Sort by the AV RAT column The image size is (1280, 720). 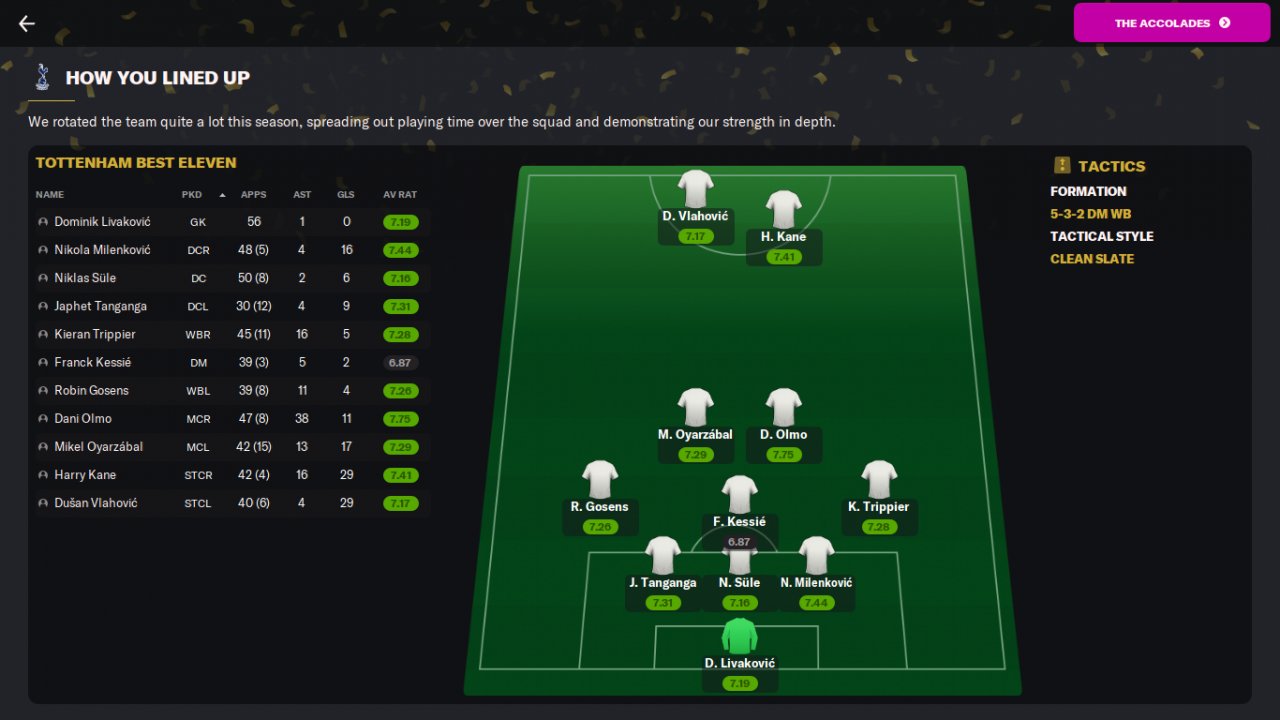tap(400, 195)
